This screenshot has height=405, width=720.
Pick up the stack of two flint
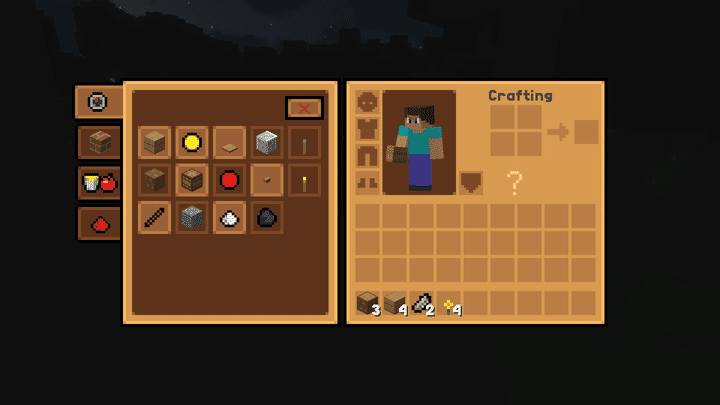[422, 303]
